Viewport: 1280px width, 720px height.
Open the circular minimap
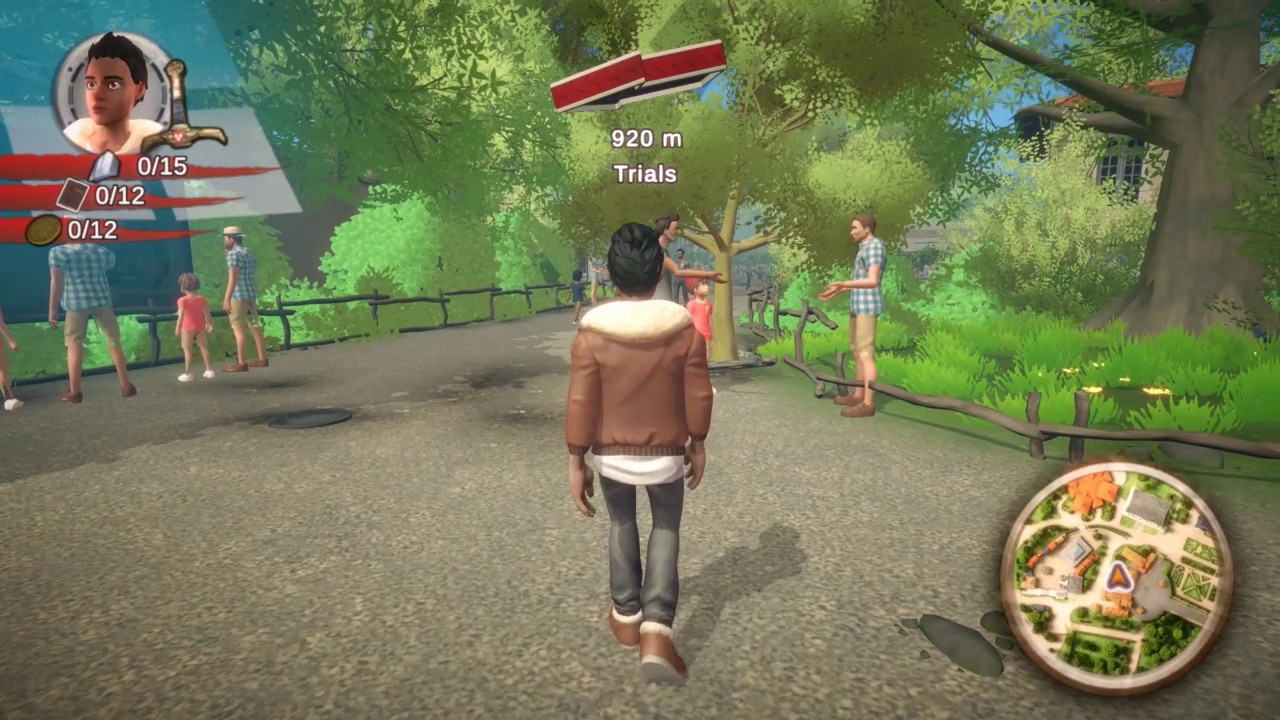(1116, 576)
